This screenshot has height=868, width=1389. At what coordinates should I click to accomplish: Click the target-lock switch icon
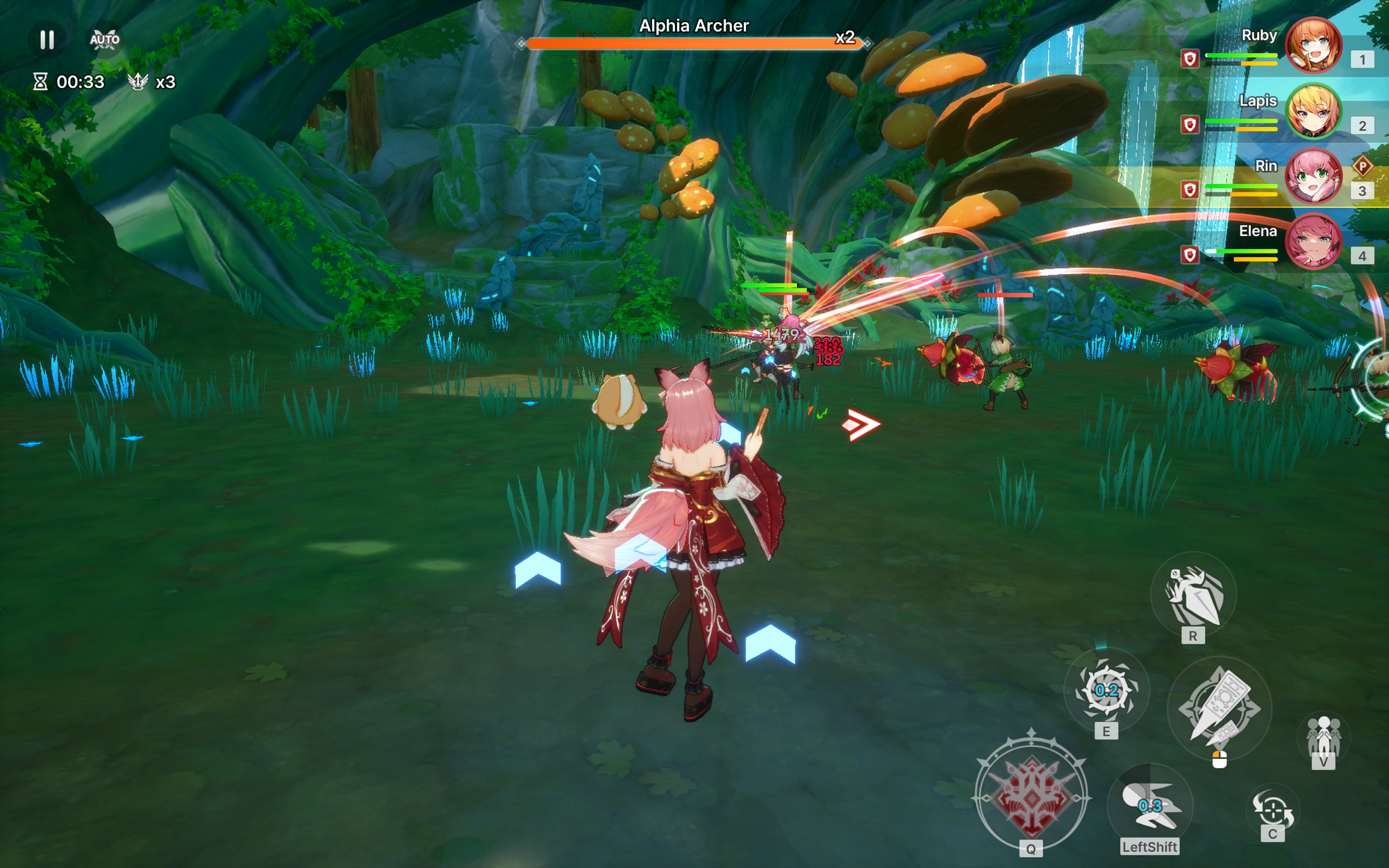click(1272, 810)
